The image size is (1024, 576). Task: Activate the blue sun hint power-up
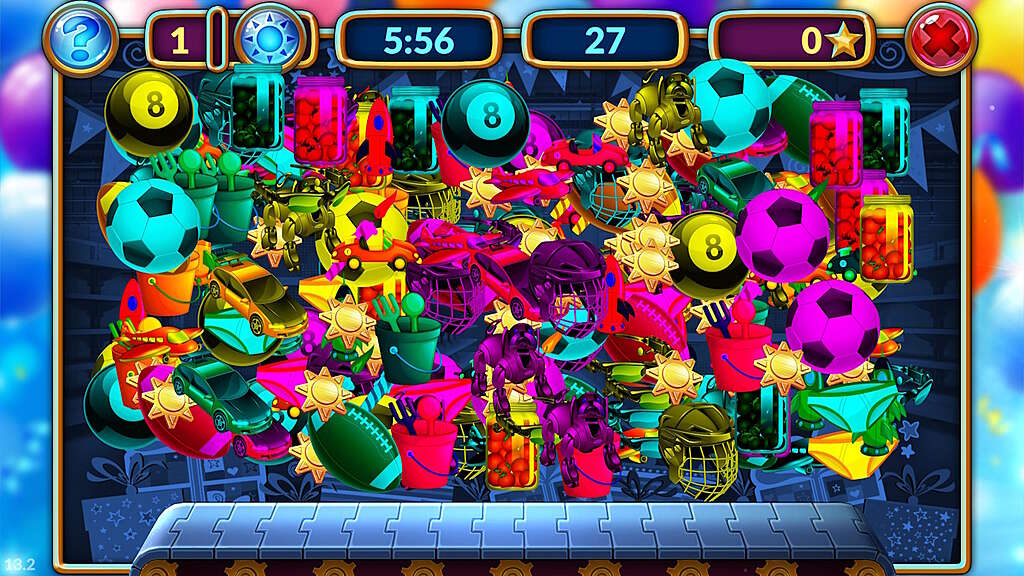268,40
